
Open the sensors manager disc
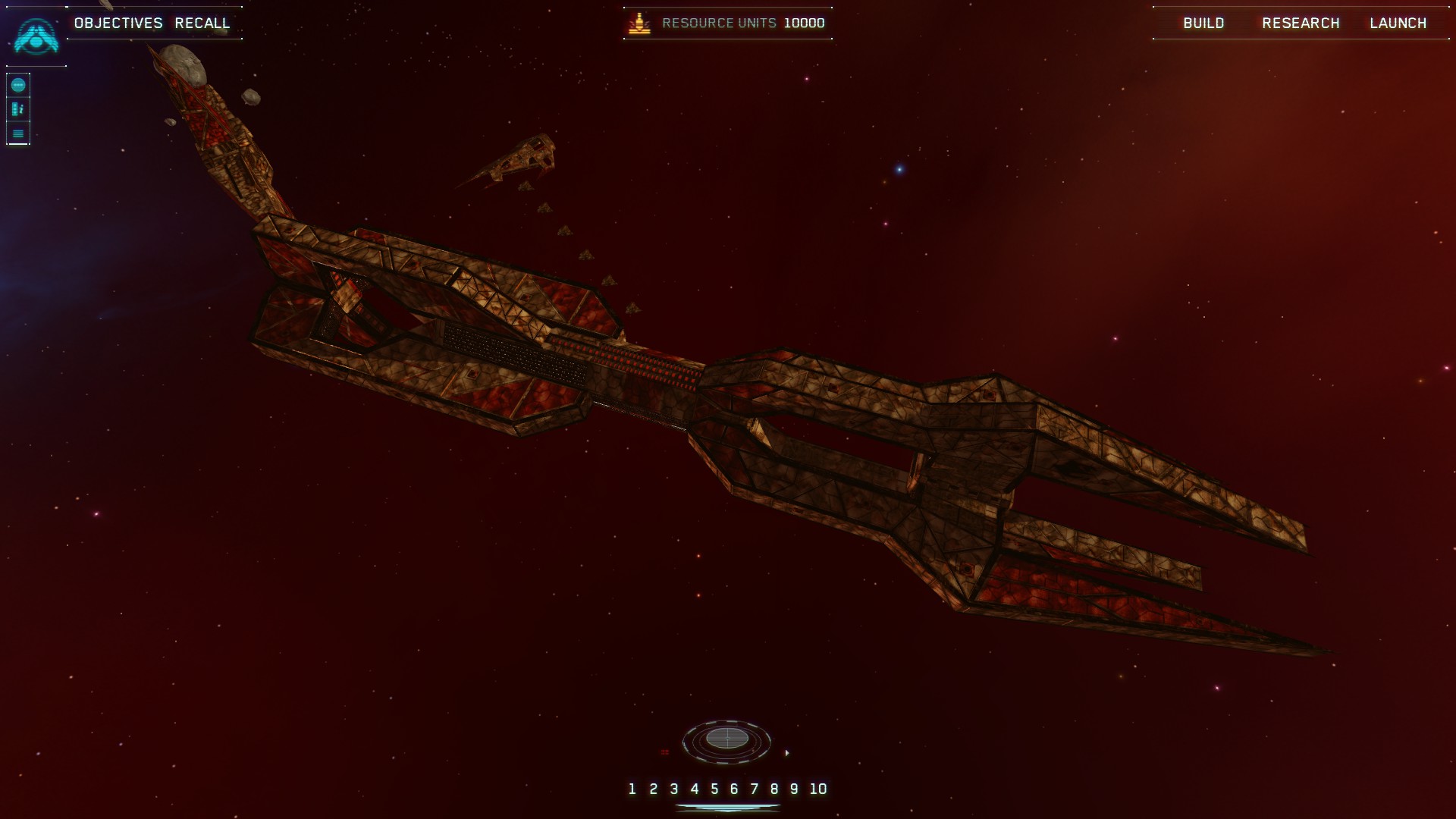point(726,739)
